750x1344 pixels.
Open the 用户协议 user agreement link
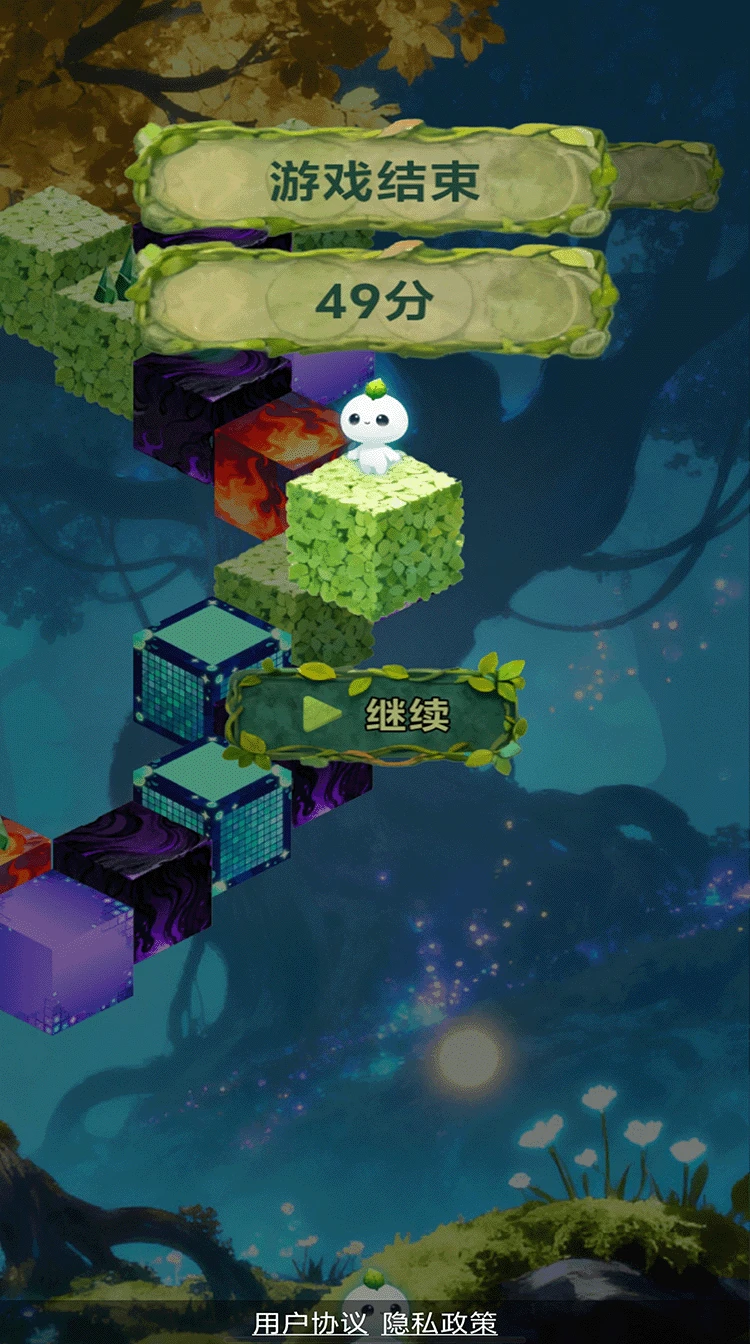pos(310,1323)
